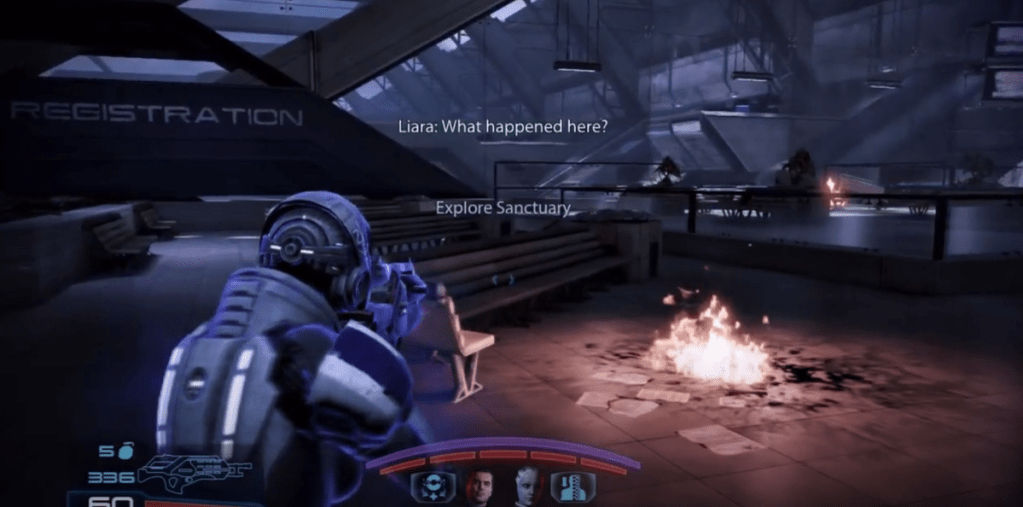Select the dark-haired male squadmate portrait
1023x507 pixels.
click(480, 487)
